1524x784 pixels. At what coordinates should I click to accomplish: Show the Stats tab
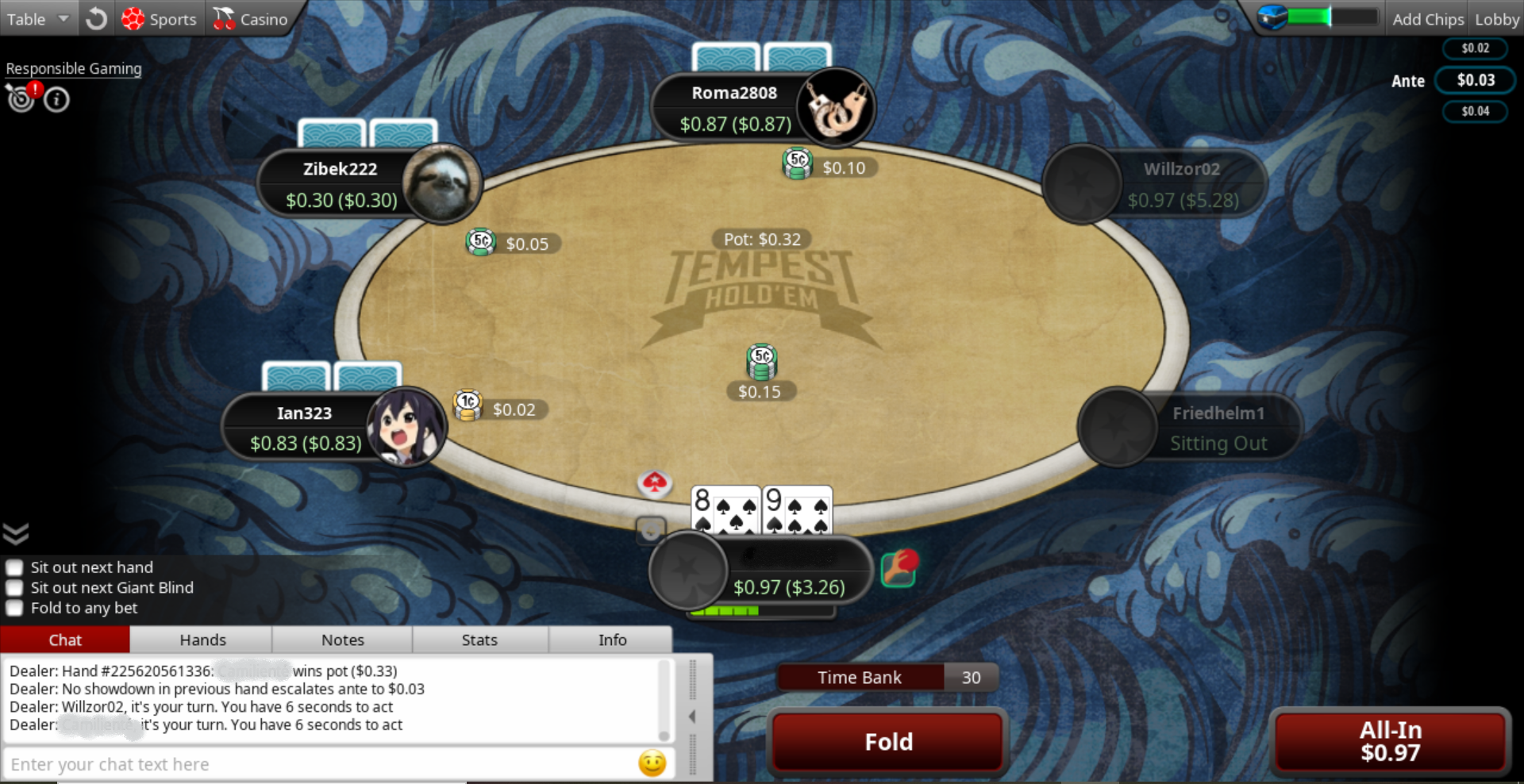pyautogui.click(x=479, y=640)
